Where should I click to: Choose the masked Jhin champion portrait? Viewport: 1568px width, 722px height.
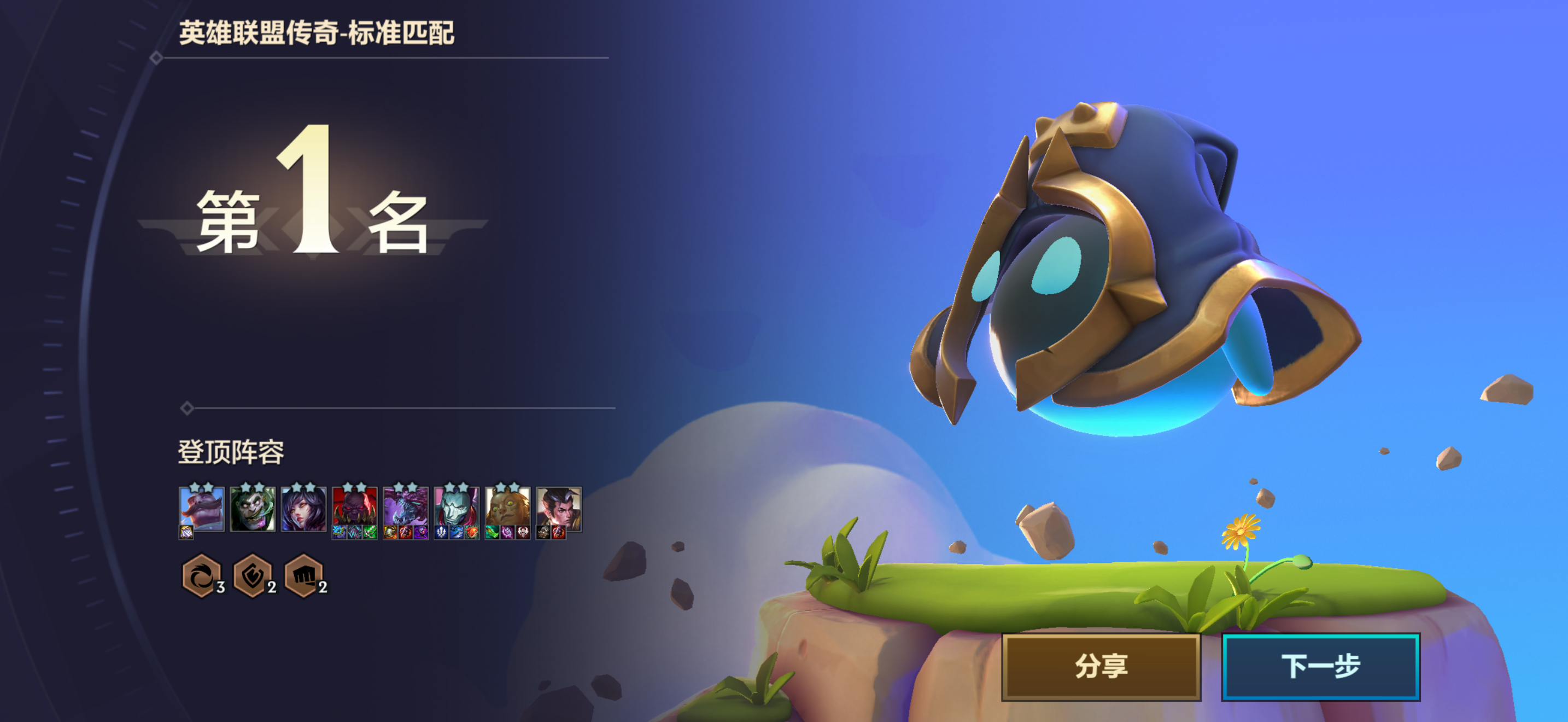(x=457, y=506)
